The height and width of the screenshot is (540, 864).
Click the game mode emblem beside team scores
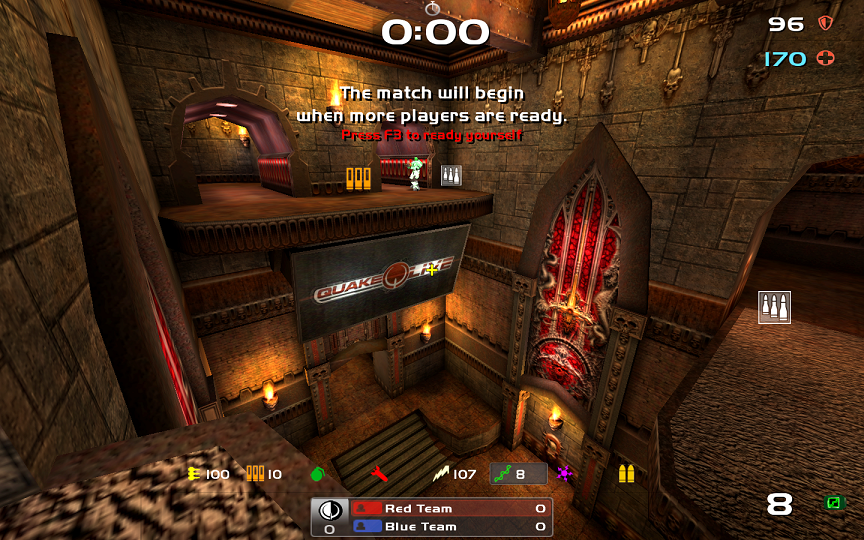[x=329, y=509]
